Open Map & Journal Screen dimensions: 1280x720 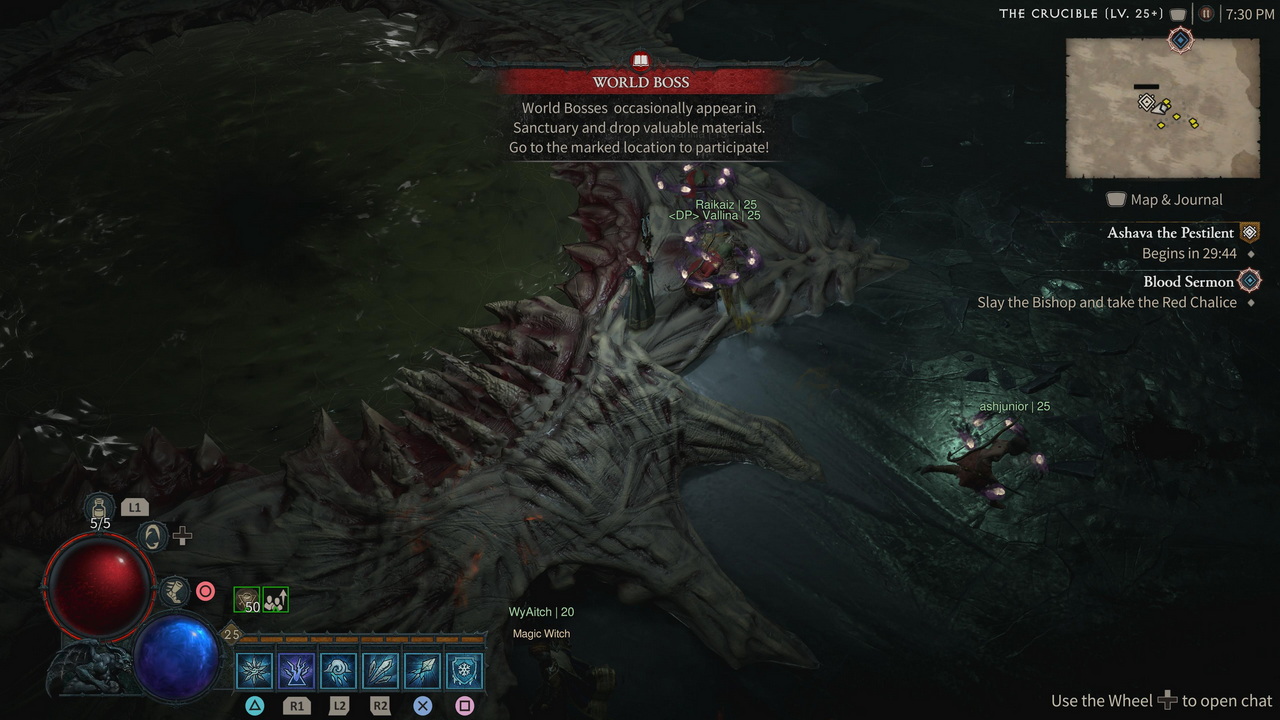coord(1165,199)
